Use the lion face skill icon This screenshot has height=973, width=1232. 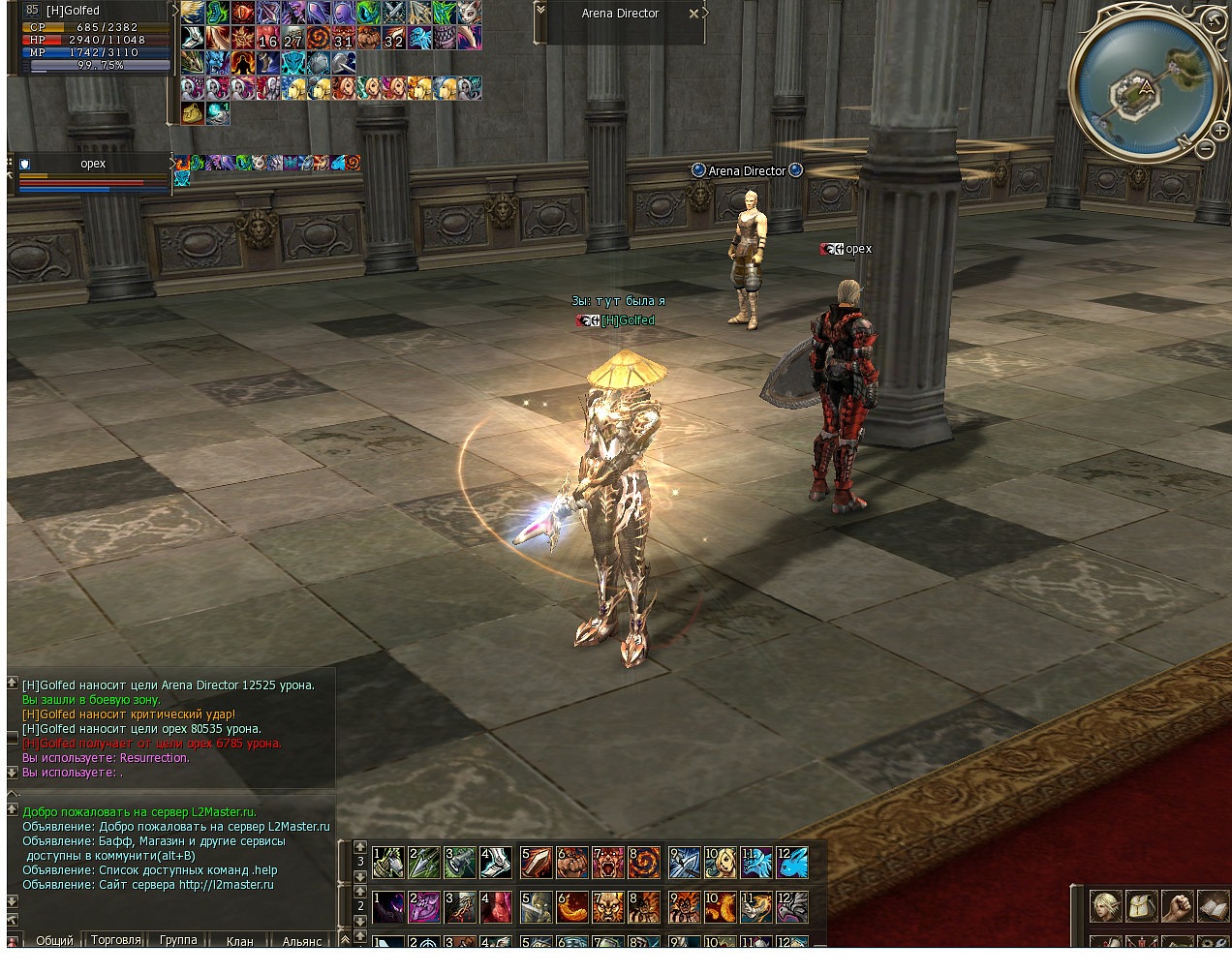pyautogui.click(x=608, y=907)
